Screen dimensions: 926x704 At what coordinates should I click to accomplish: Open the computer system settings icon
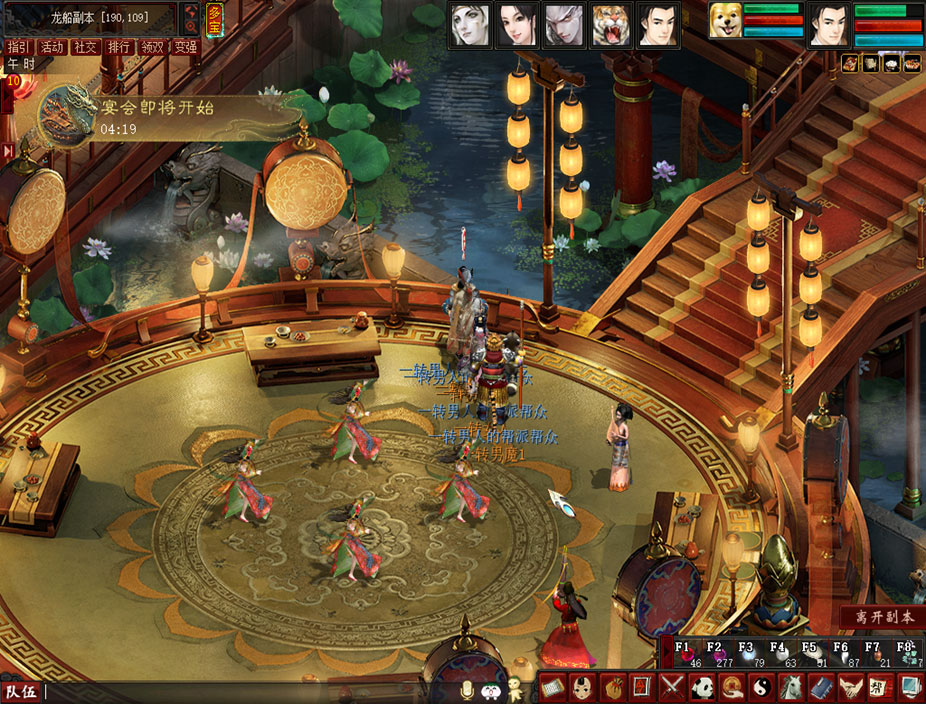pos(909,688)
